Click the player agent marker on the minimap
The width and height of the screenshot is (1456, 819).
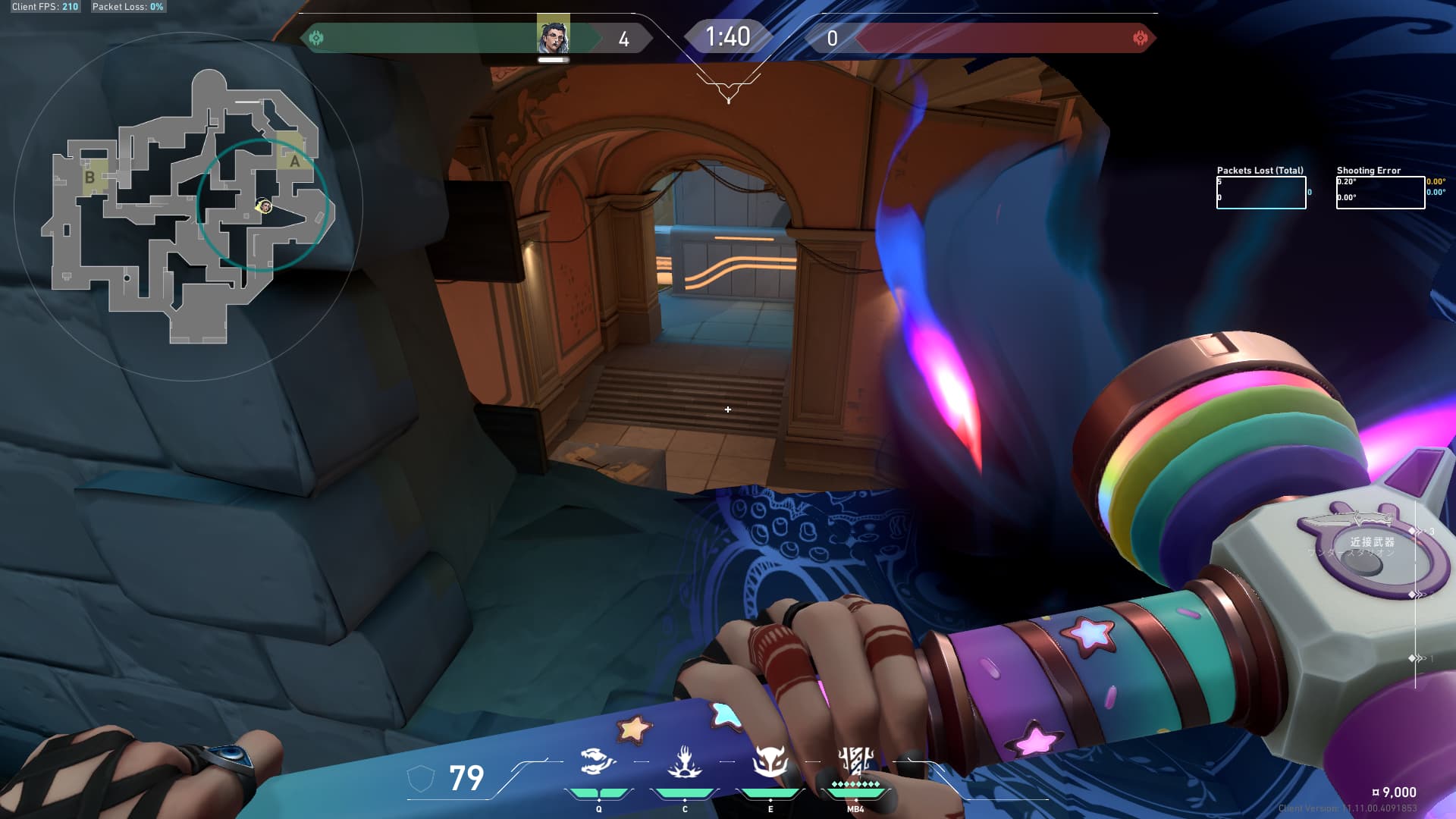pyautogui.click(x=265, y=206)
